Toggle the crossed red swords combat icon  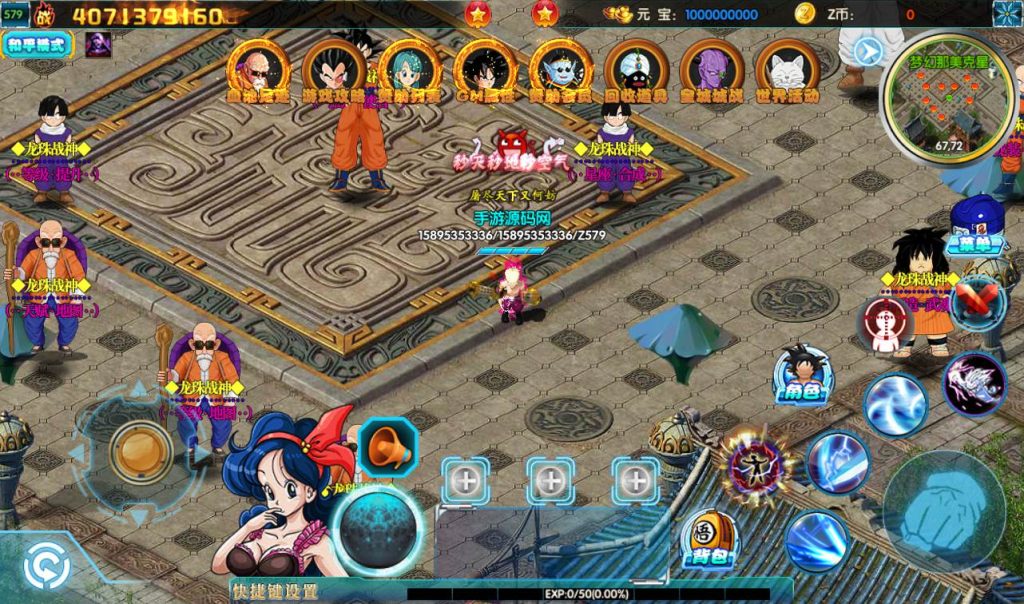tap(977, 302)
